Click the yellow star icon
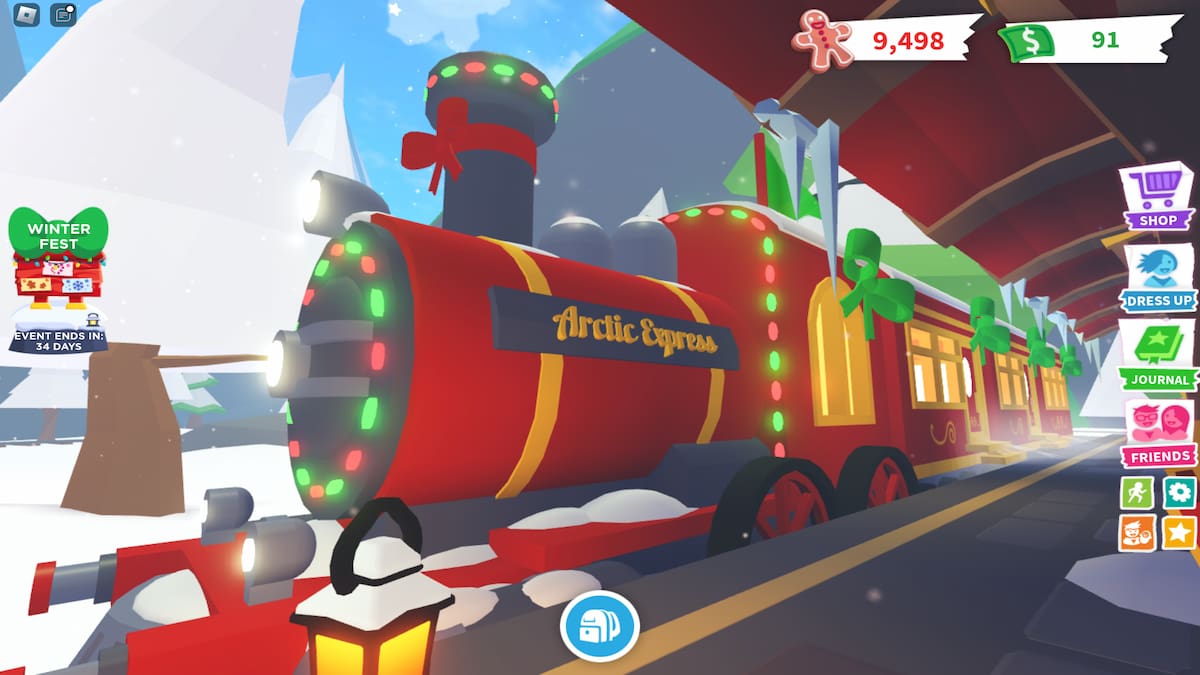 point(1180,533)
